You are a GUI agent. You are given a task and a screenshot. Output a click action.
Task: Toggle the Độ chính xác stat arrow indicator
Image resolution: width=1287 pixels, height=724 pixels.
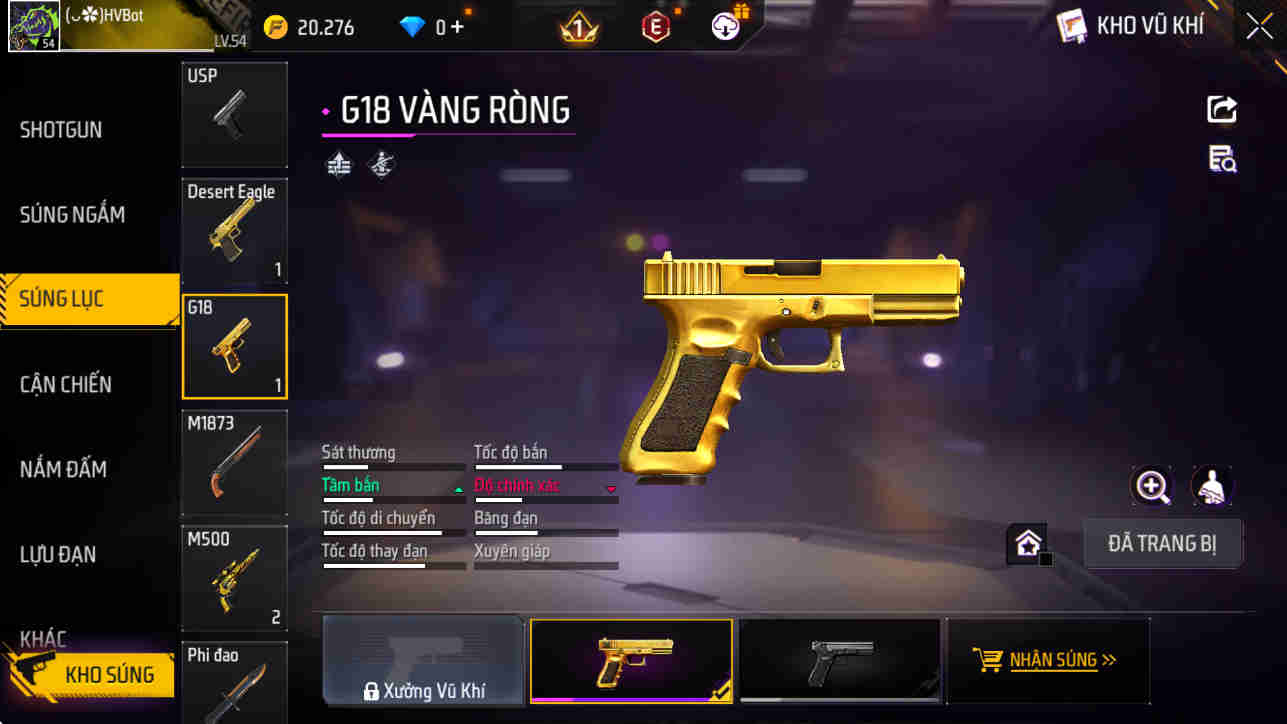pyautogui.click(x=609, y=490)
